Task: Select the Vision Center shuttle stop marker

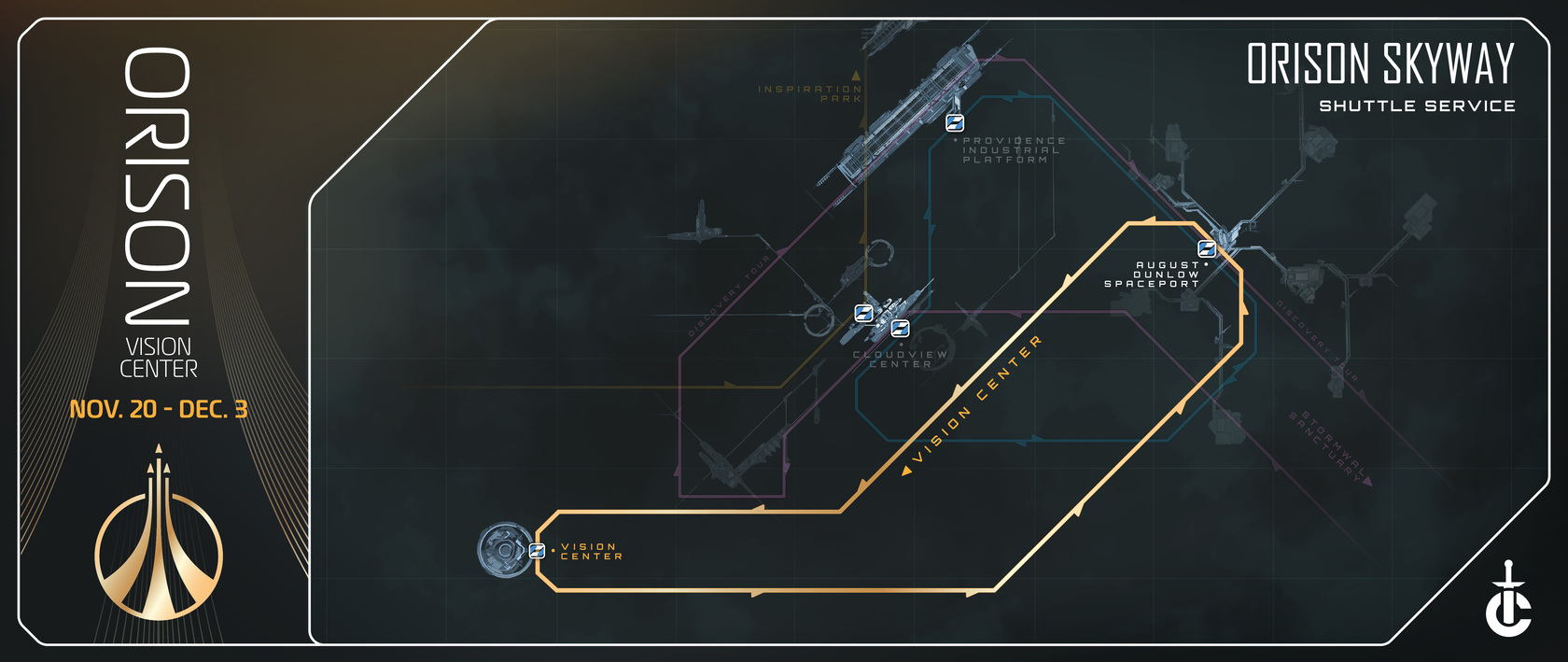Action: (537, 551)
